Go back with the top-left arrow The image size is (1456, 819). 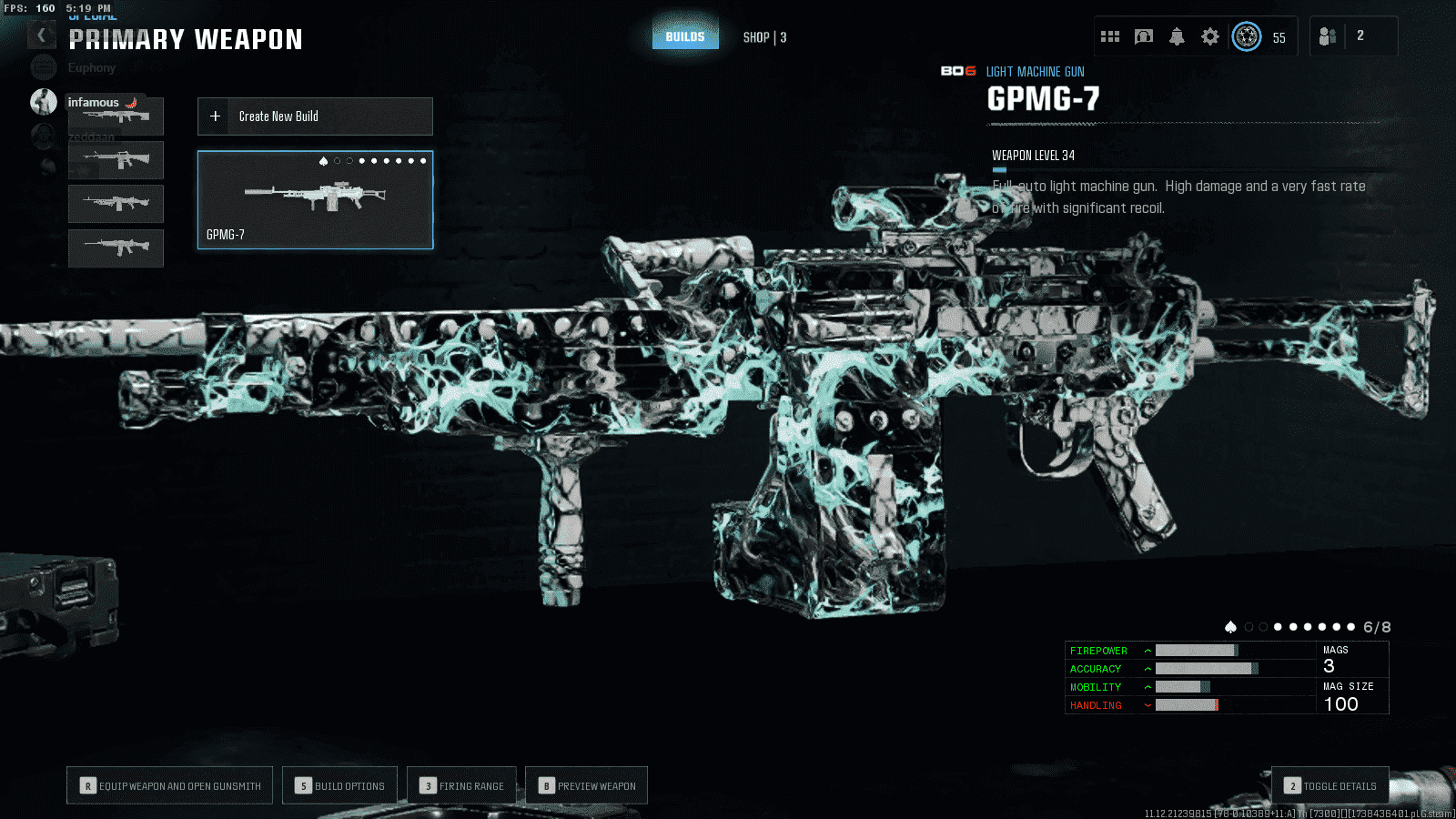pos(41,35)
